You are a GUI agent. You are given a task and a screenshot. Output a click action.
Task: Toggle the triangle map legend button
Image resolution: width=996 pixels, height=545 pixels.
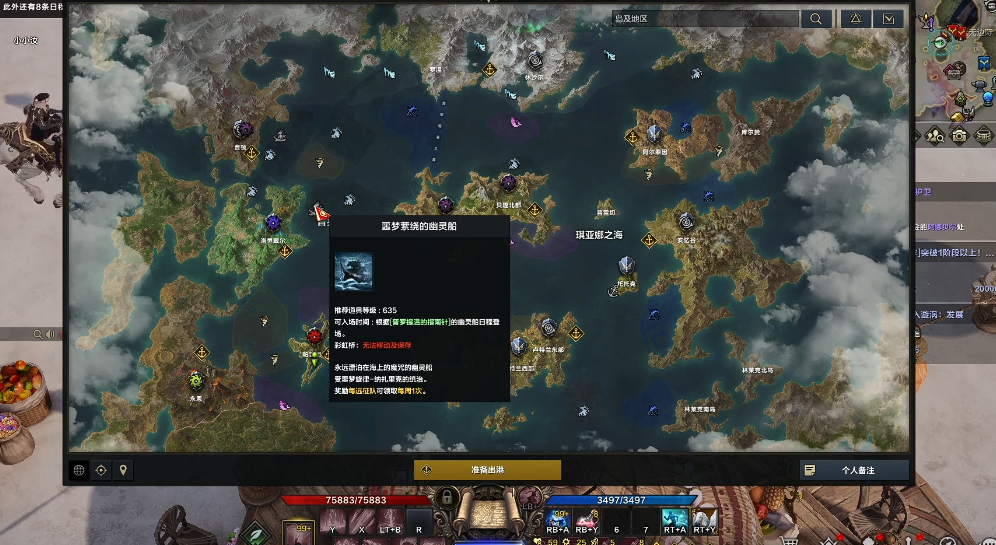(855, 19)
